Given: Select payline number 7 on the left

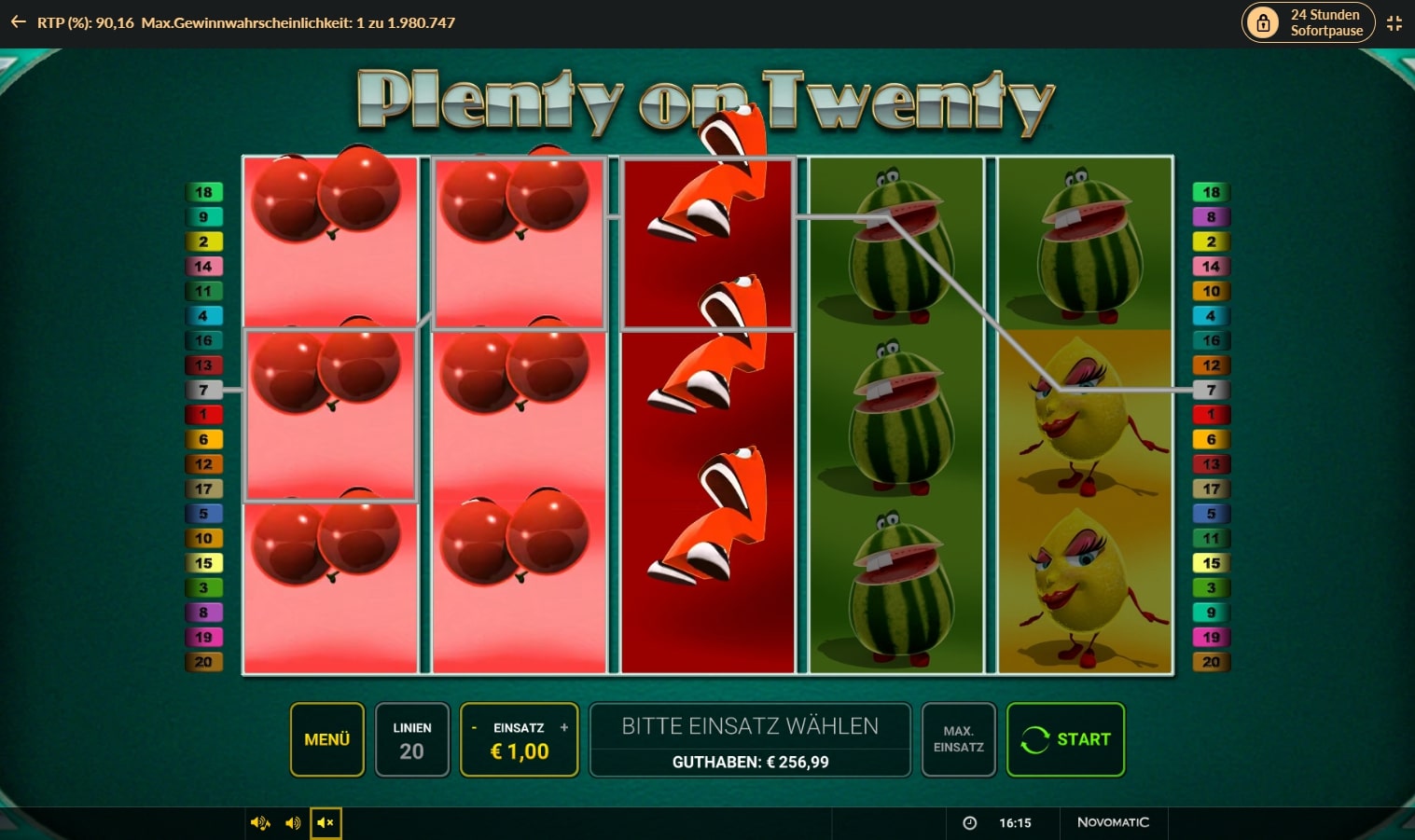Looking at the screenshot, I should click(x=204, y=390).
